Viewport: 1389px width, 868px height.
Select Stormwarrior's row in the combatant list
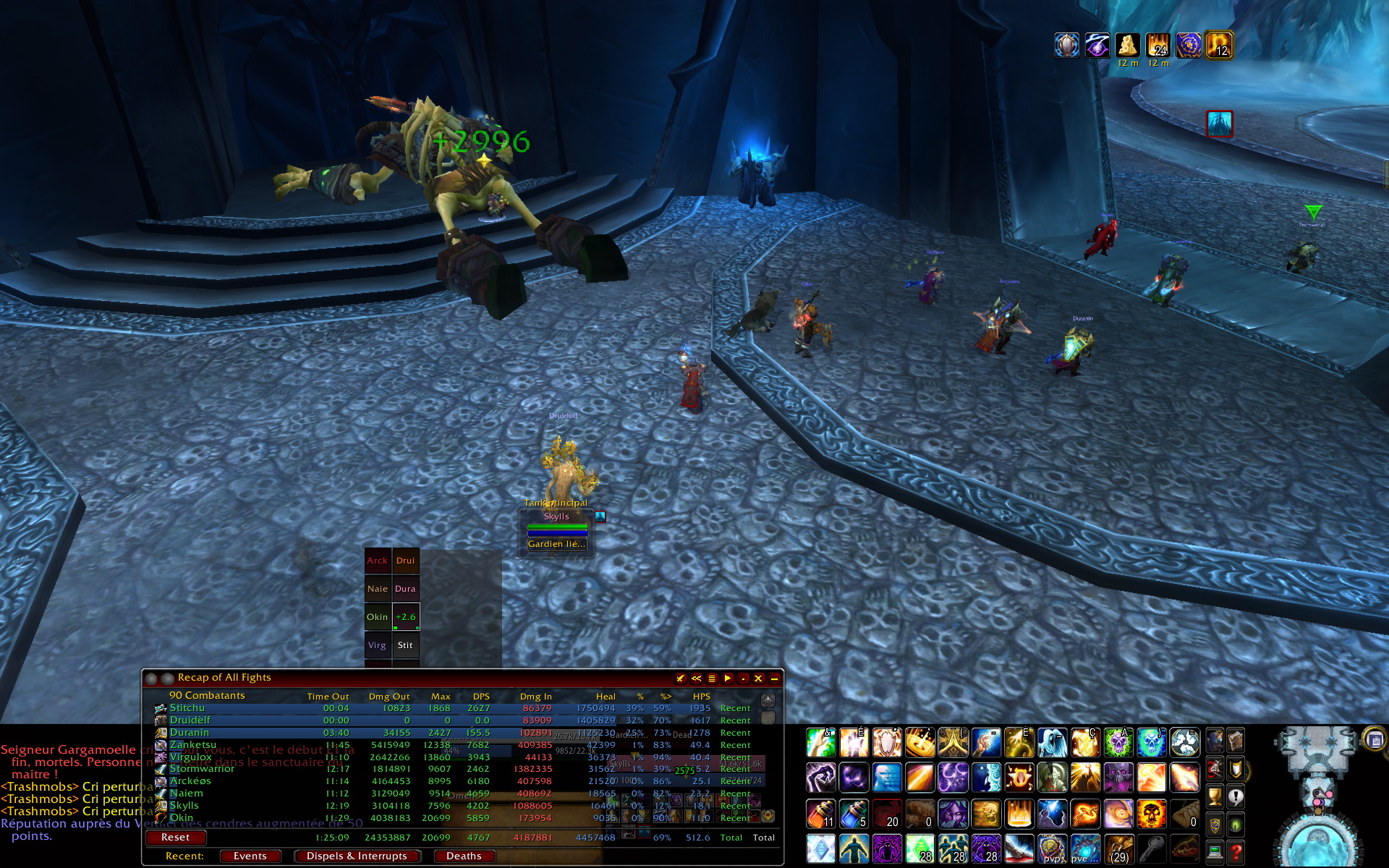[x=202, y=768]
